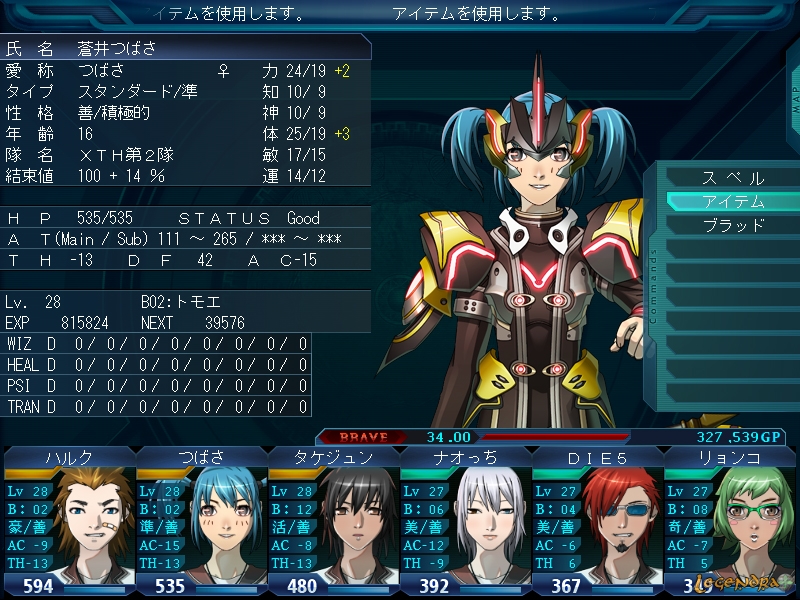Choose the アイテム (Item) menu entry
This screenshot has height=600, width=800.
pos(732,201)
